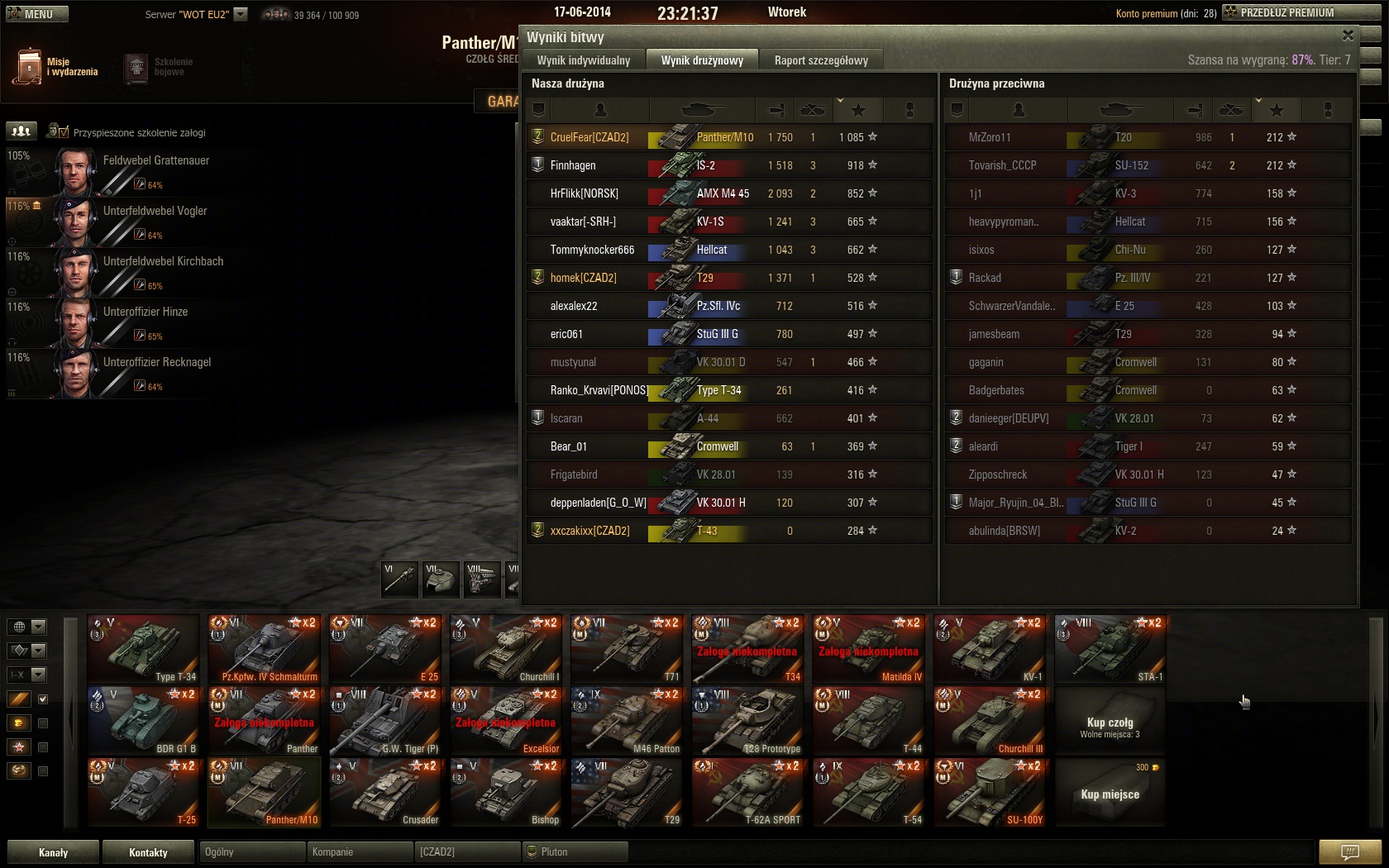This screenshot has width=1389, height=868.
Task: Open the MENU button
Action: point(37,14)
